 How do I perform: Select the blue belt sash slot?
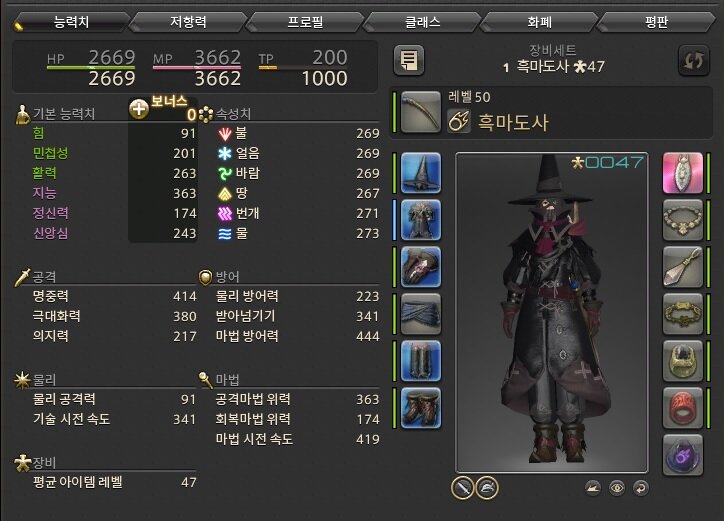422,314
